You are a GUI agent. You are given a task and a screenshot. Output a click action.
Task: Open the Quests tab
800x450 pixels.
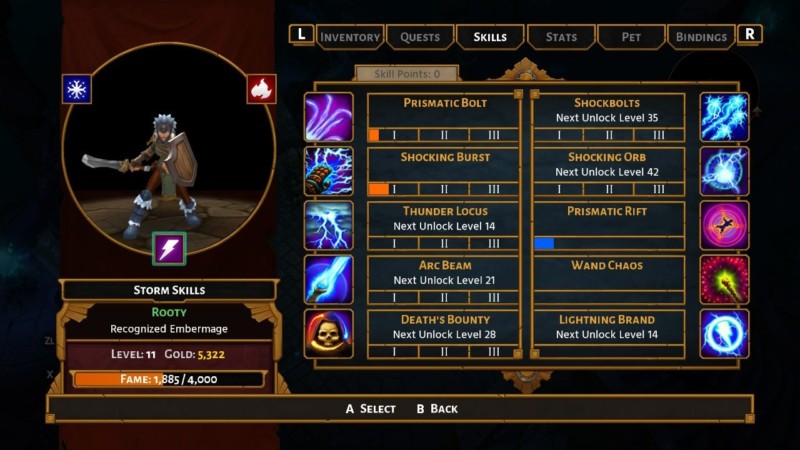click(420, 37)
